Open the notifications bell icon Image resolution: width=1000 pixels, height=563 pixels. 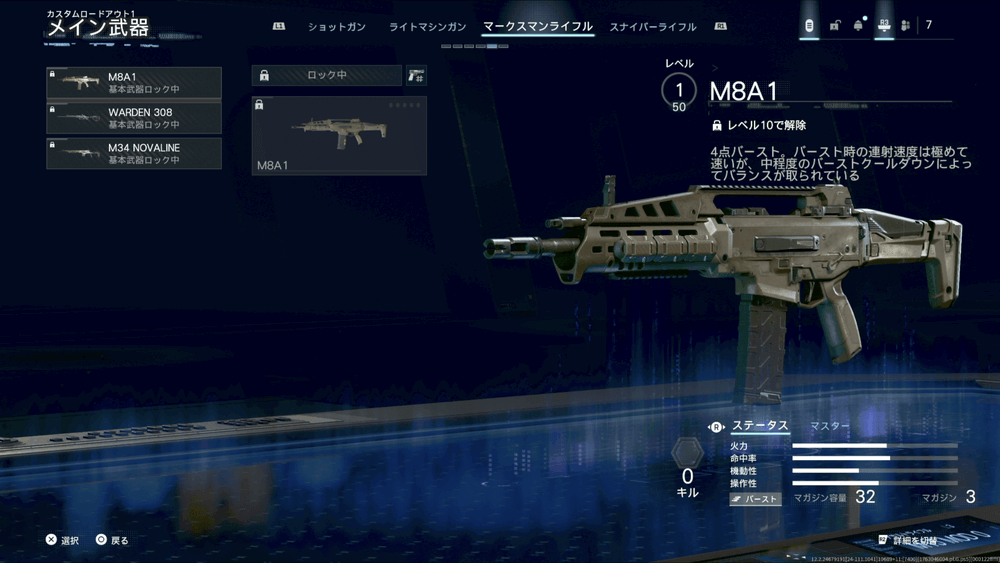[858, 26]
